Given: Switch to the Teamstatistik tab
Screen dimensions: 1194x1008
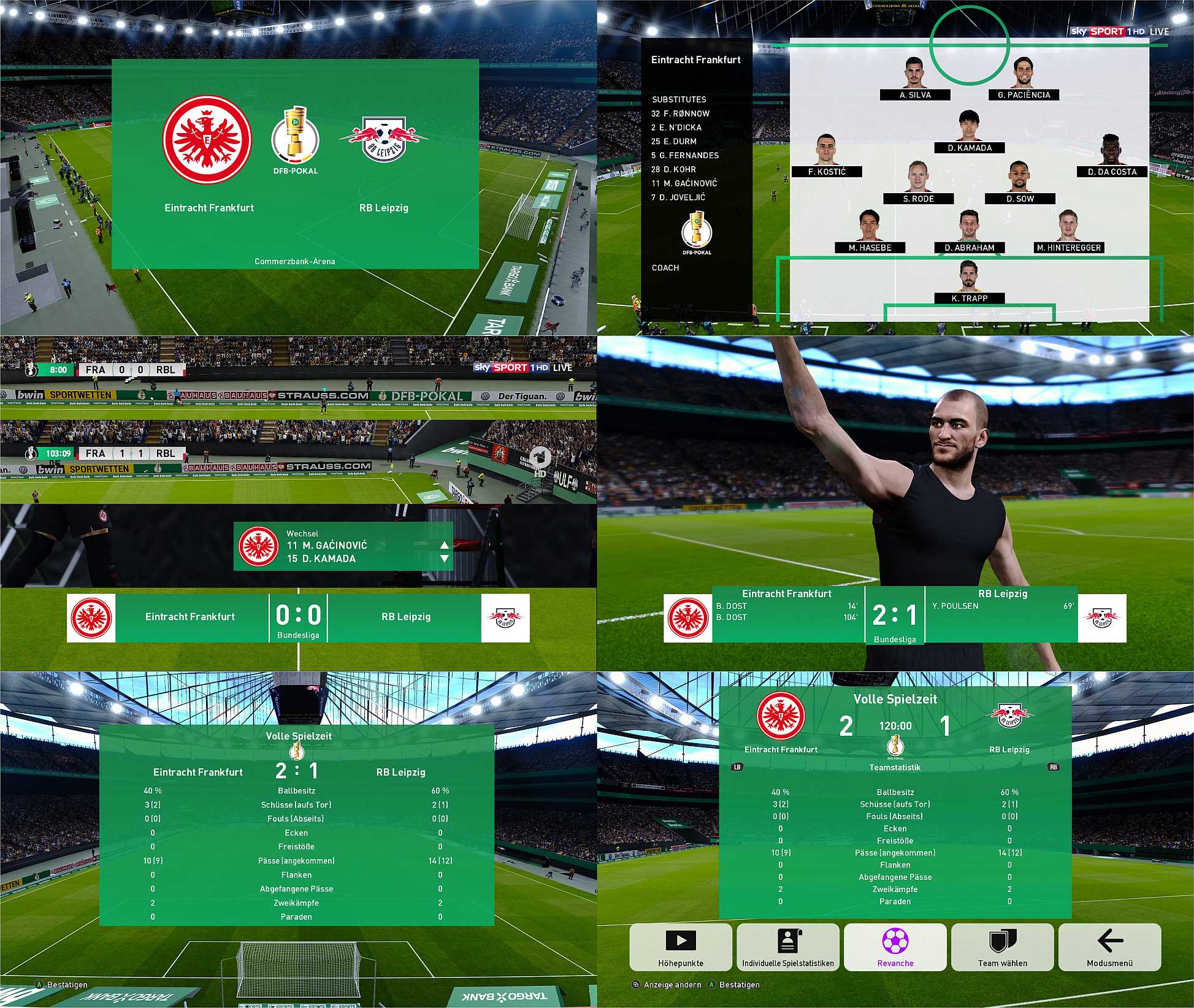Looking at the screenshot, I should click(x=895, y=766).
